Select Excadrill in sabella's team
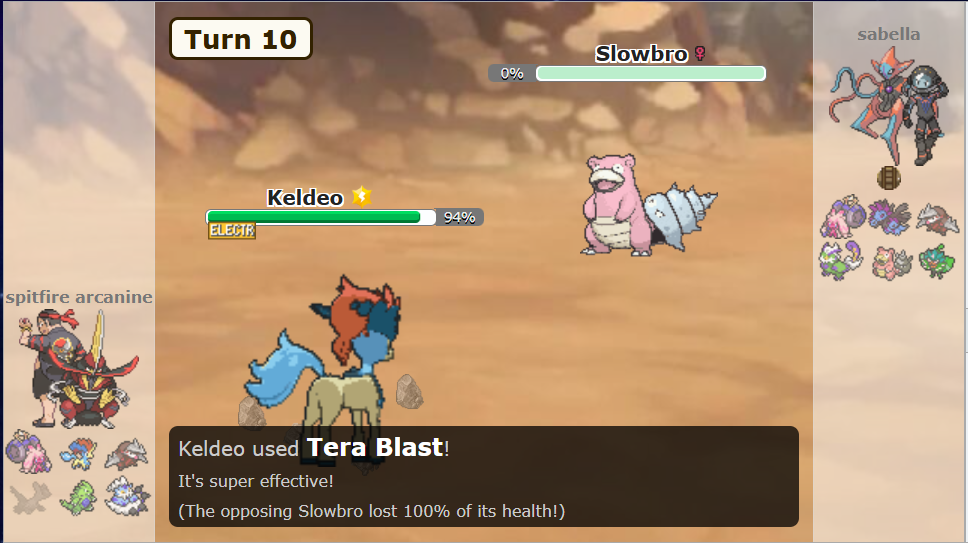 point(937,217)
